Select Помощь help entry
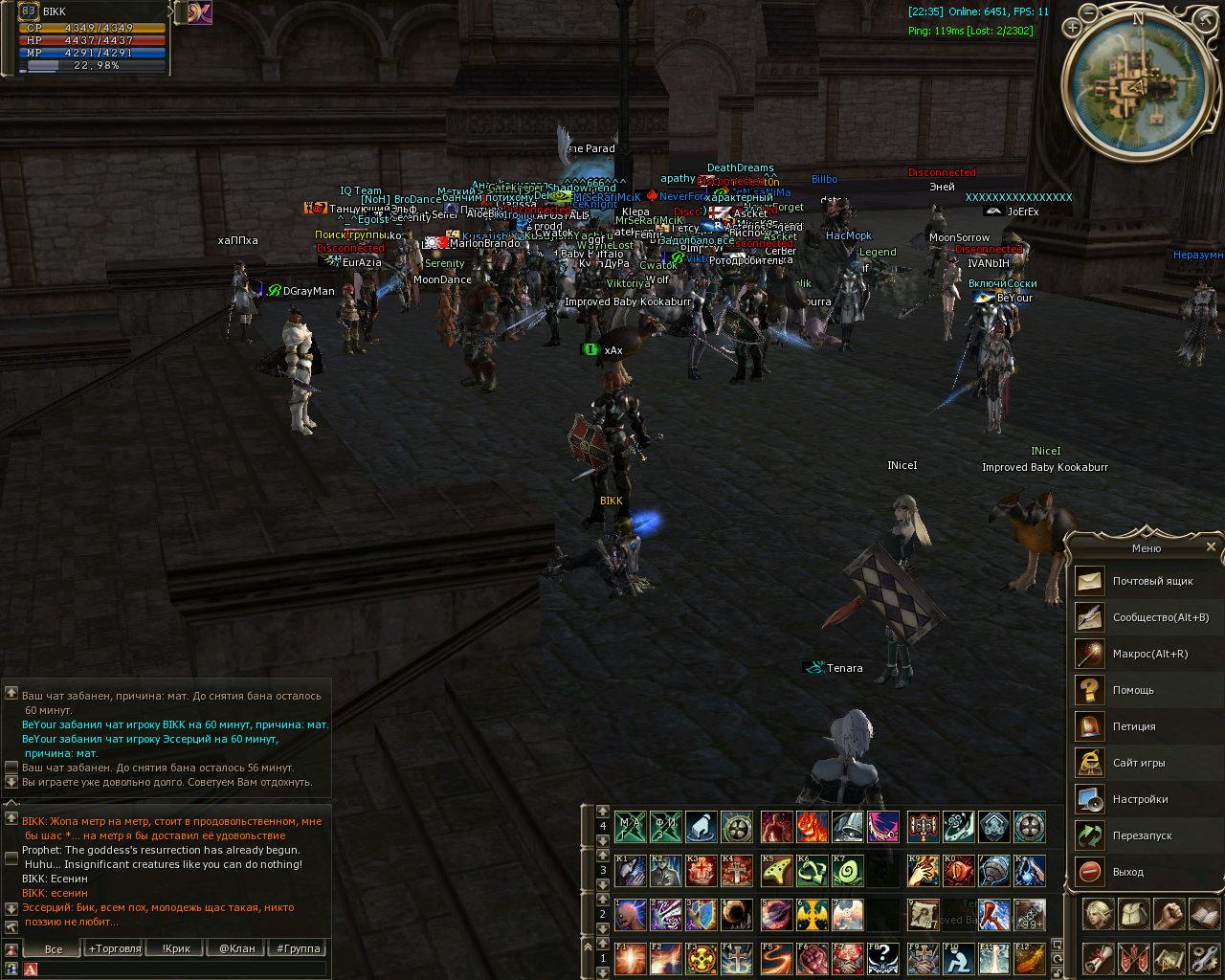This screenshot has width=1225, height=980. (1132, 690)
